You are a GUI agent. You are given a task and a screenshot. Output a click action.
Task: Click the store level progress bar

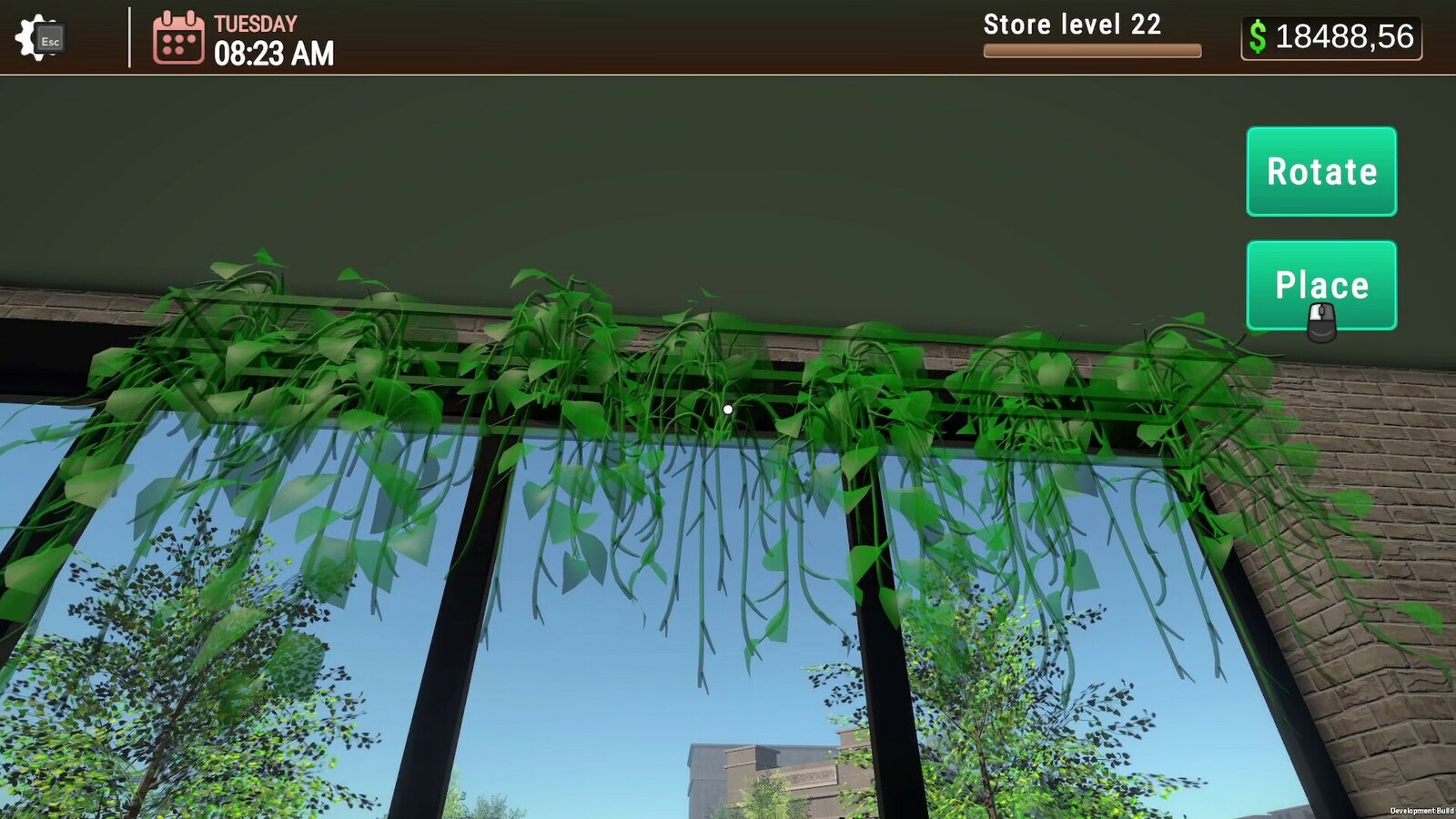[x=1092, y=51]
